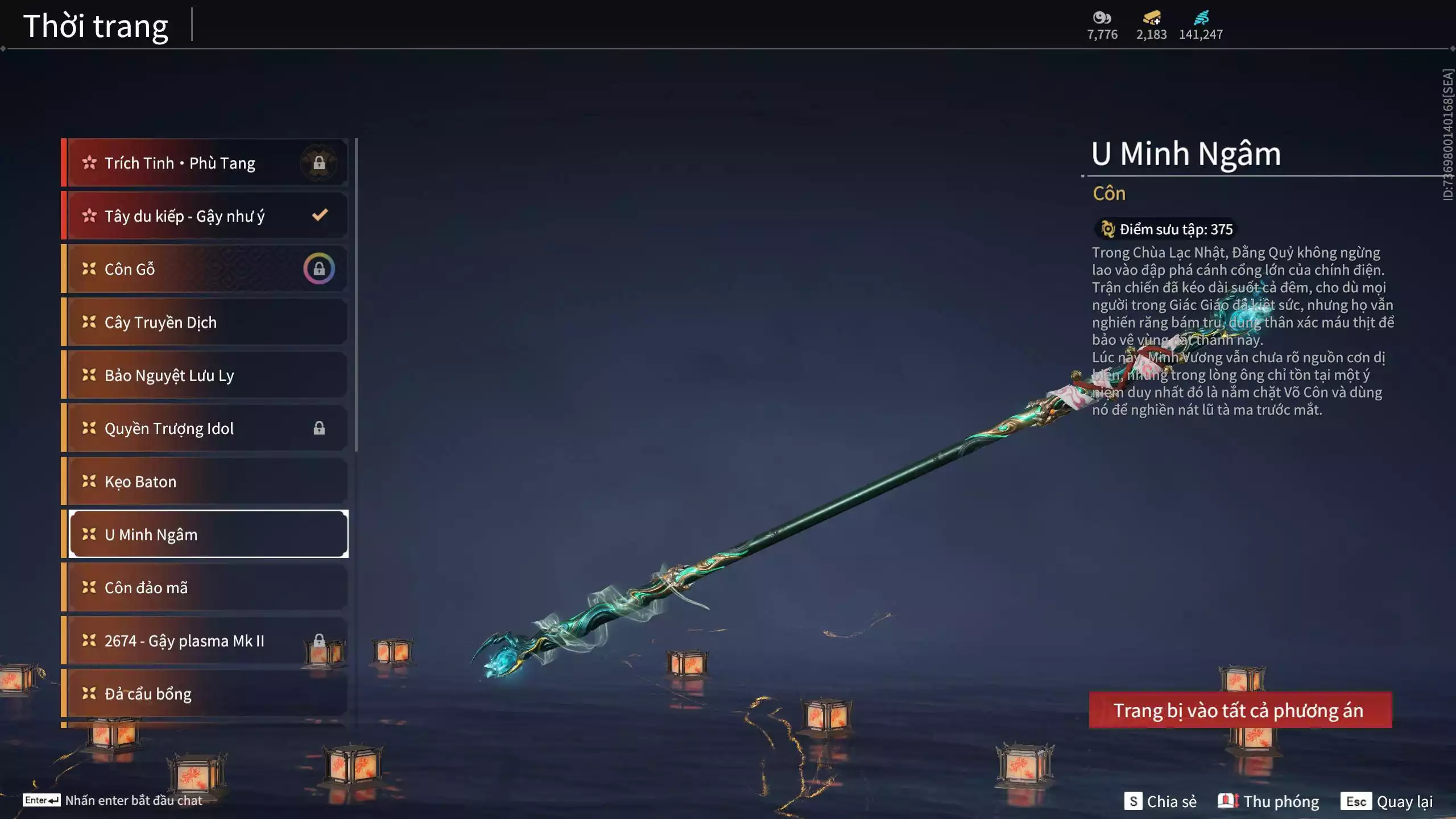Click Trang bị vào tất cả phương án
1456x819 pixels.
point(1240,710)
